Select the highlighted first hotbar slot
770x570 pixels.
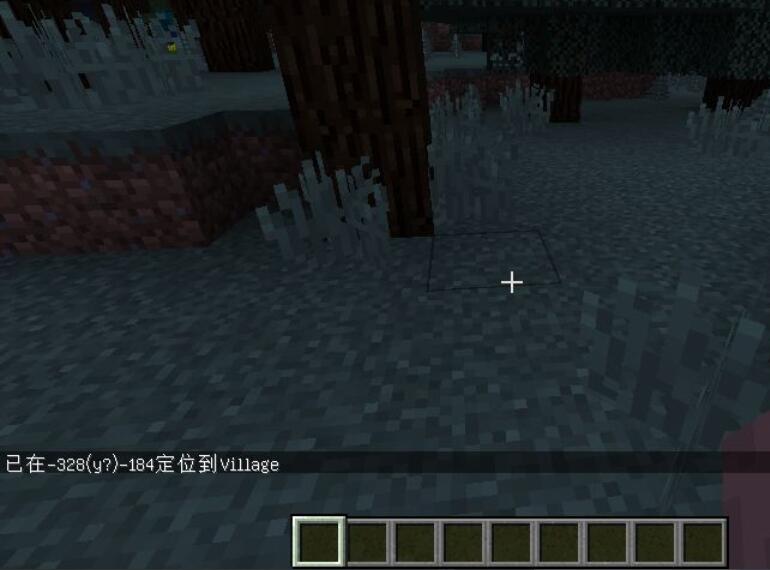319,541
